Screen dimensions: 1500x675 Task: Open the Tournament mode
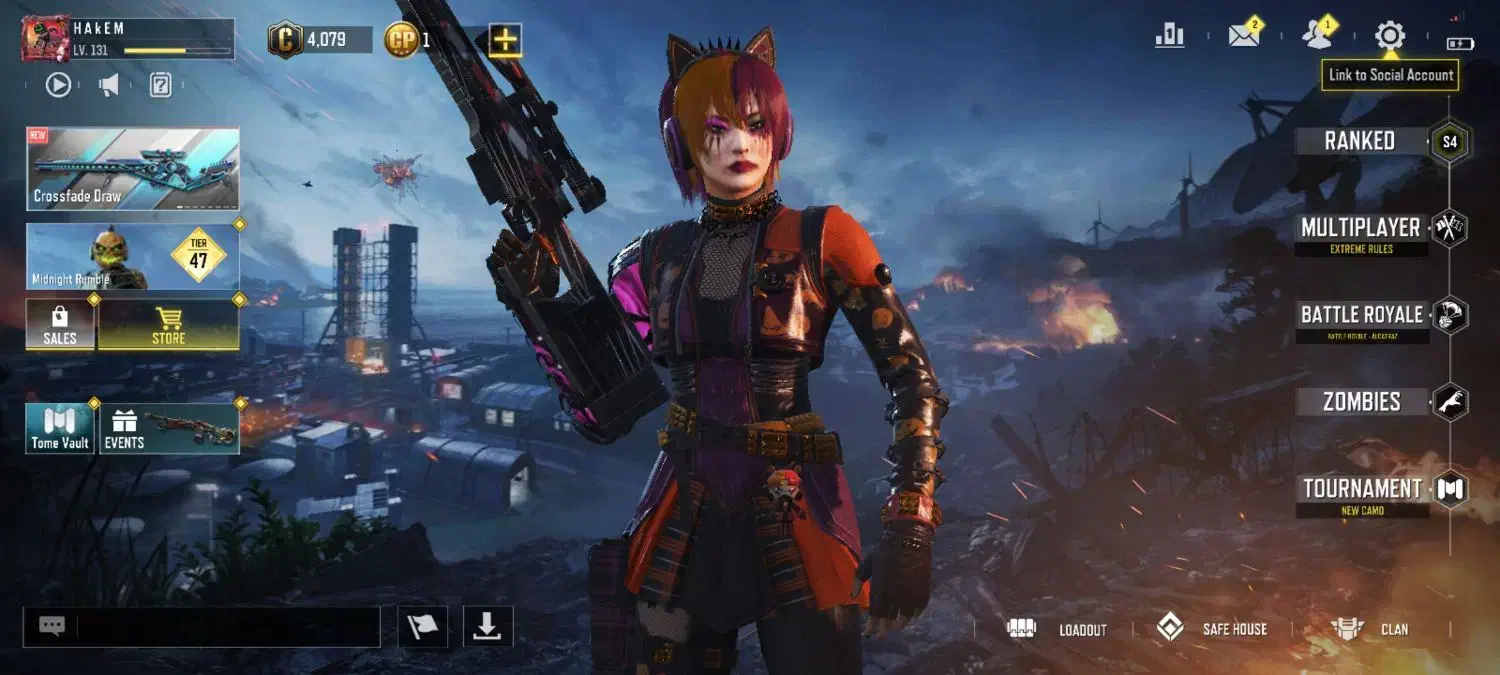[1362, 490]
